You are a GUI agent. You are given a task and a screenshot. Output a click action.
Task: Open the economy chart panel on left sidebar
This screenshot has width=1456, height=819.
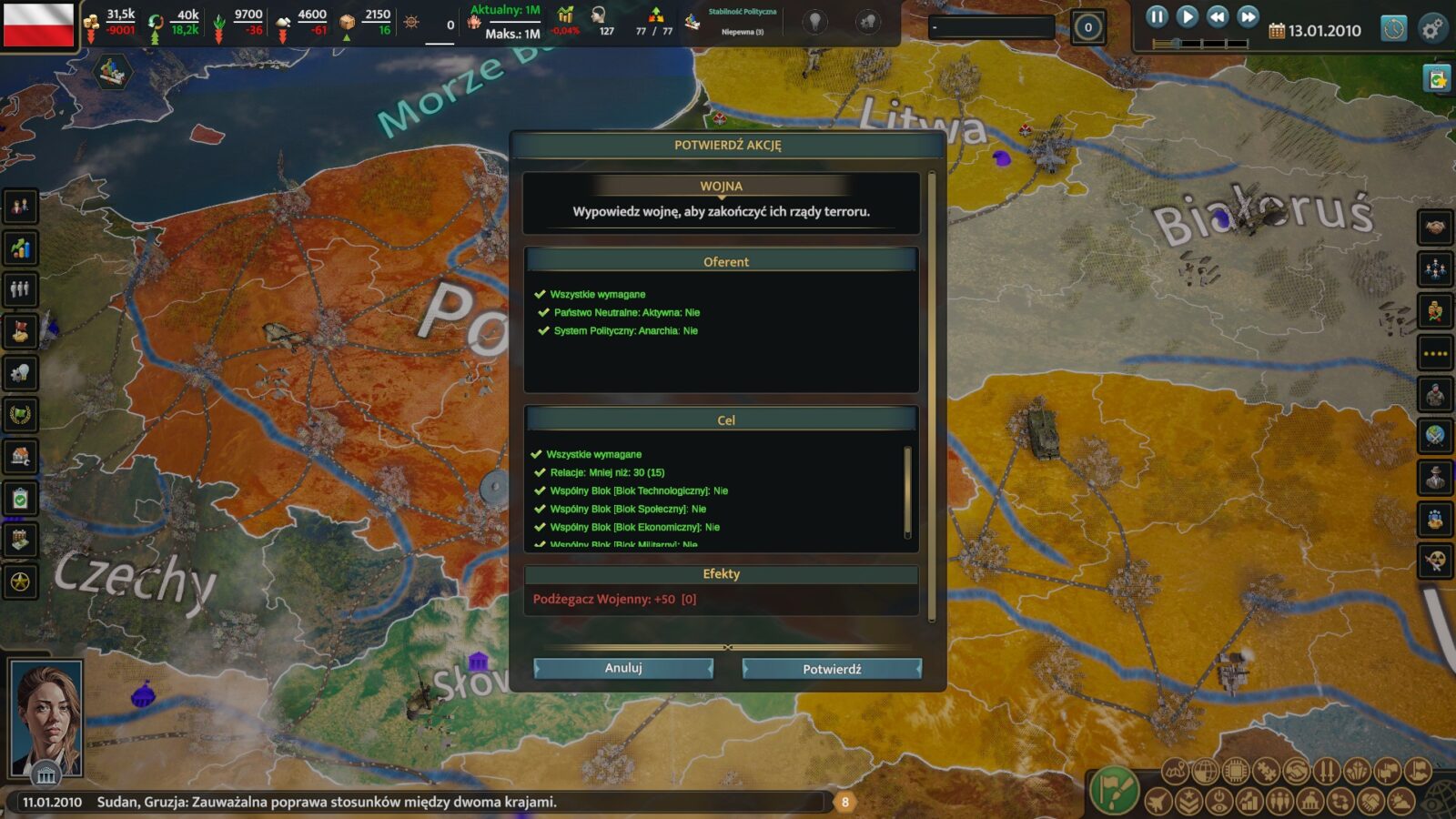(20, 248)
